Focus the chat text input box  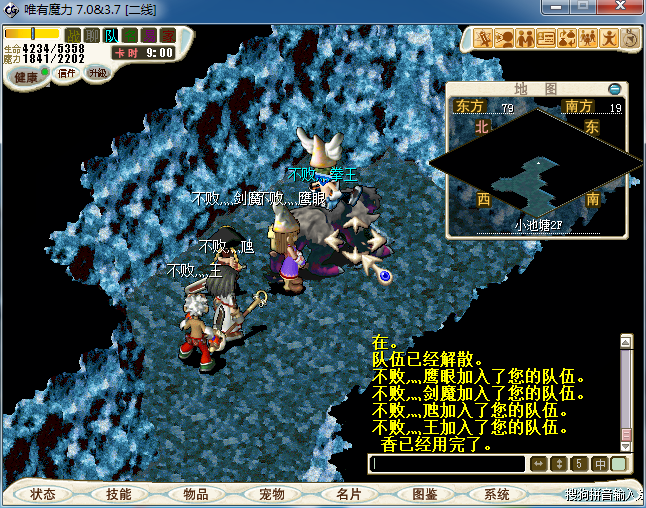pyautogui.click(x=447, y=464)
